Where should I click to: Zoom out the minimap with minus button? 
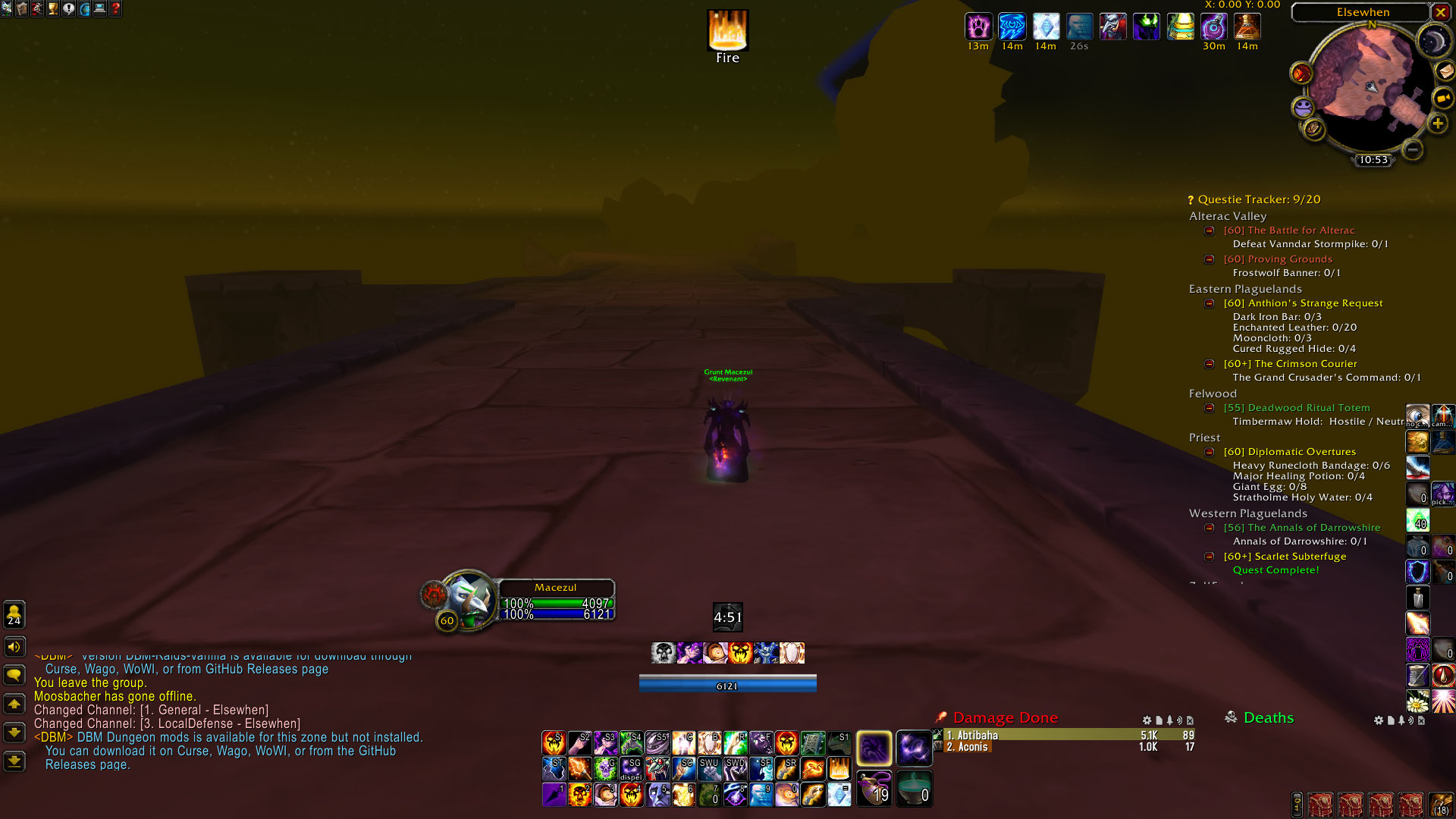[1412, 149]
